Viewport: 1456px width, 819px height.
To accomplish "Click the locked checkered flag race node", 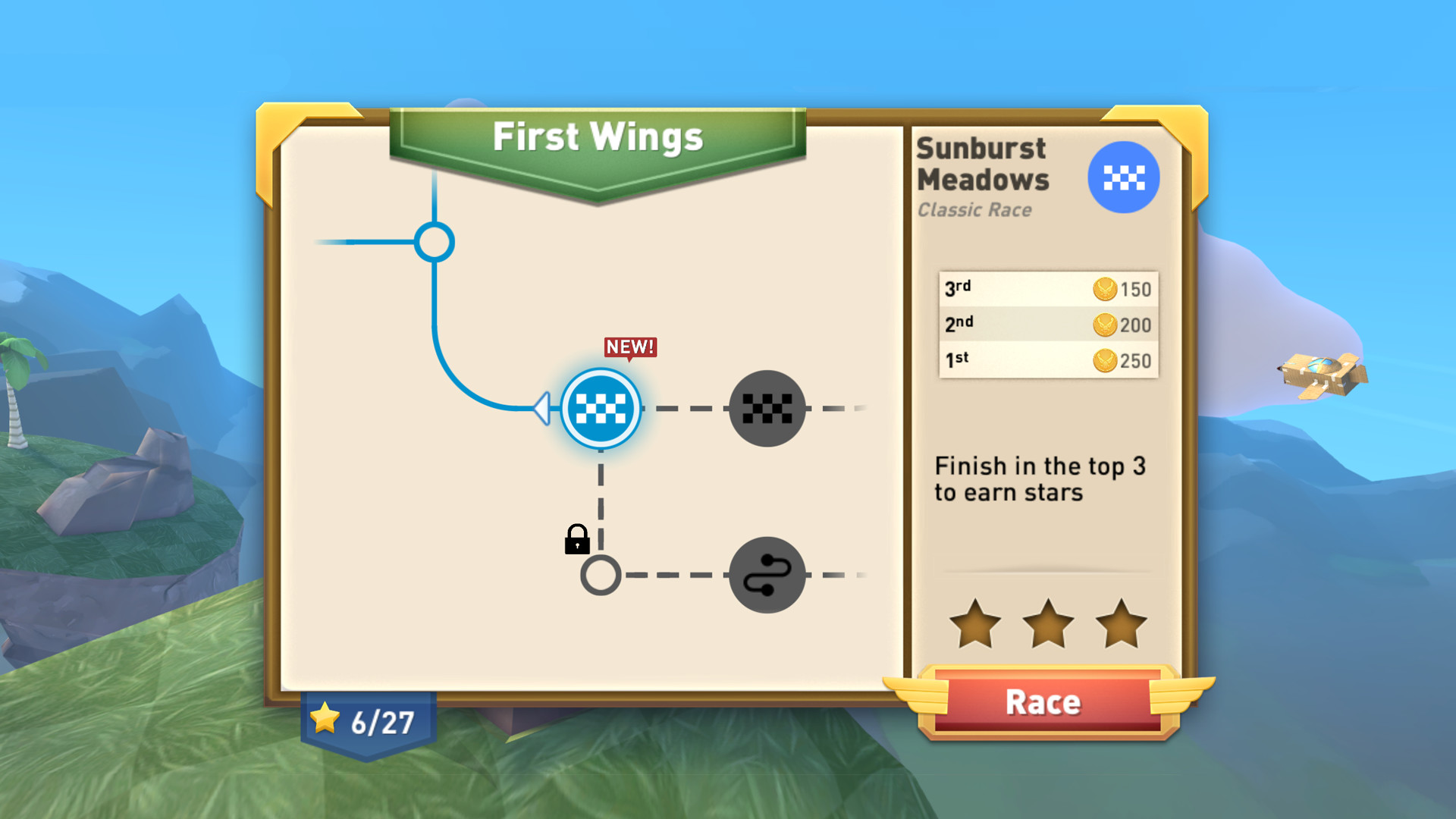I will coord(767,408).
